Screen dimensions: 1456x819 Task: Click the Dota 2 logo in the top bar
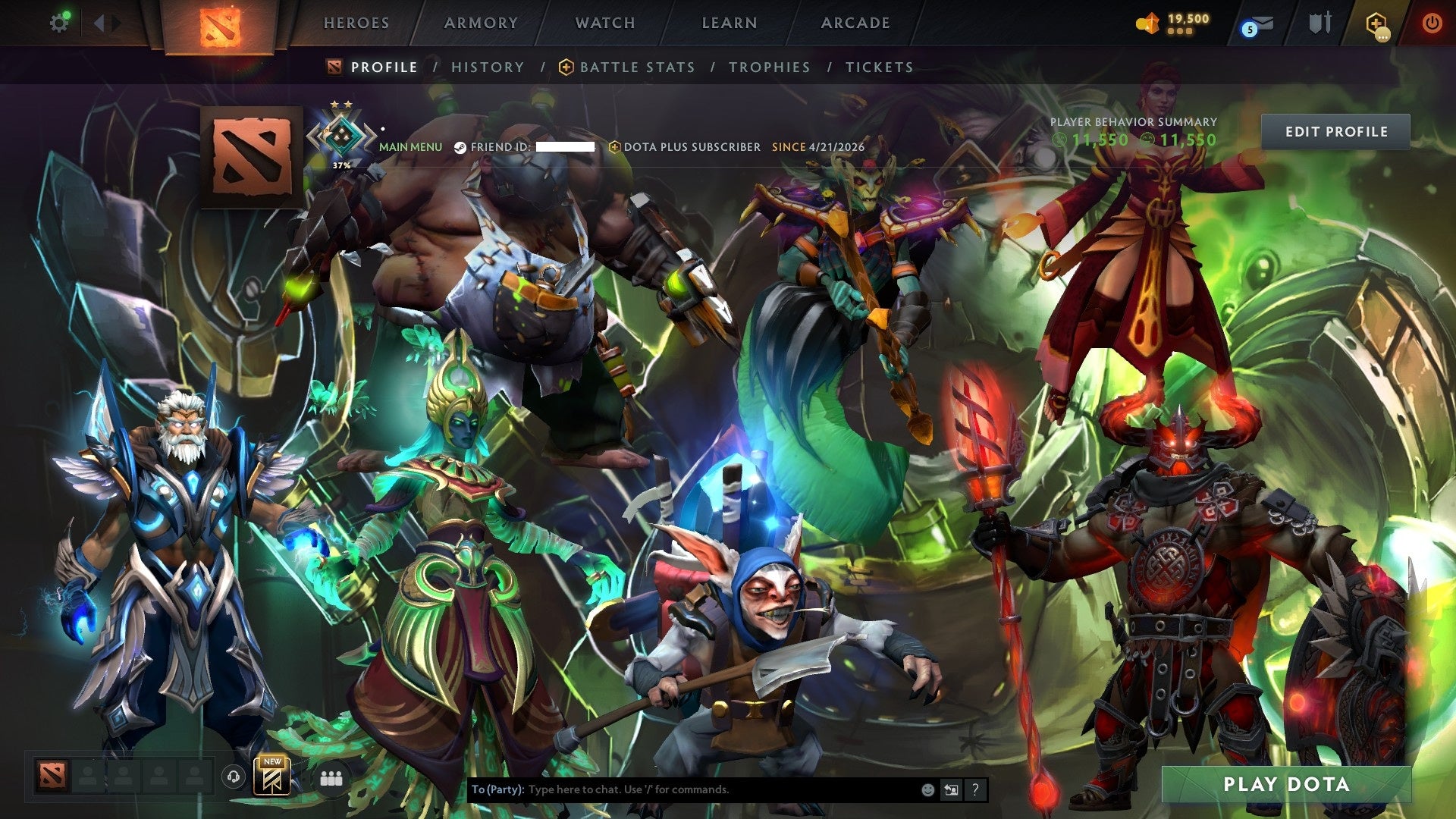point(219,23)
